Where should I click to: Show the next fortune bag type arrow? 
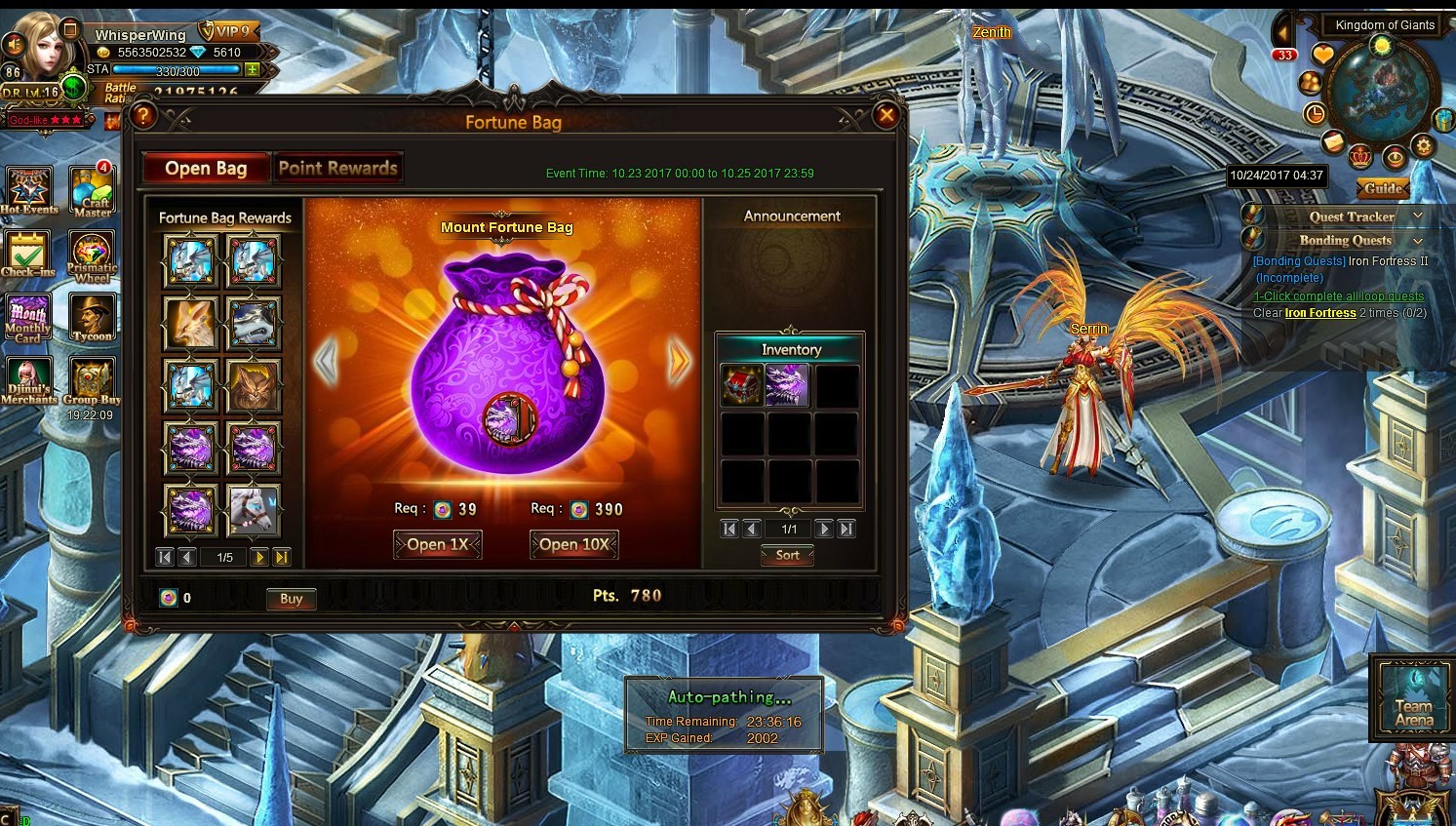(679, 362)
